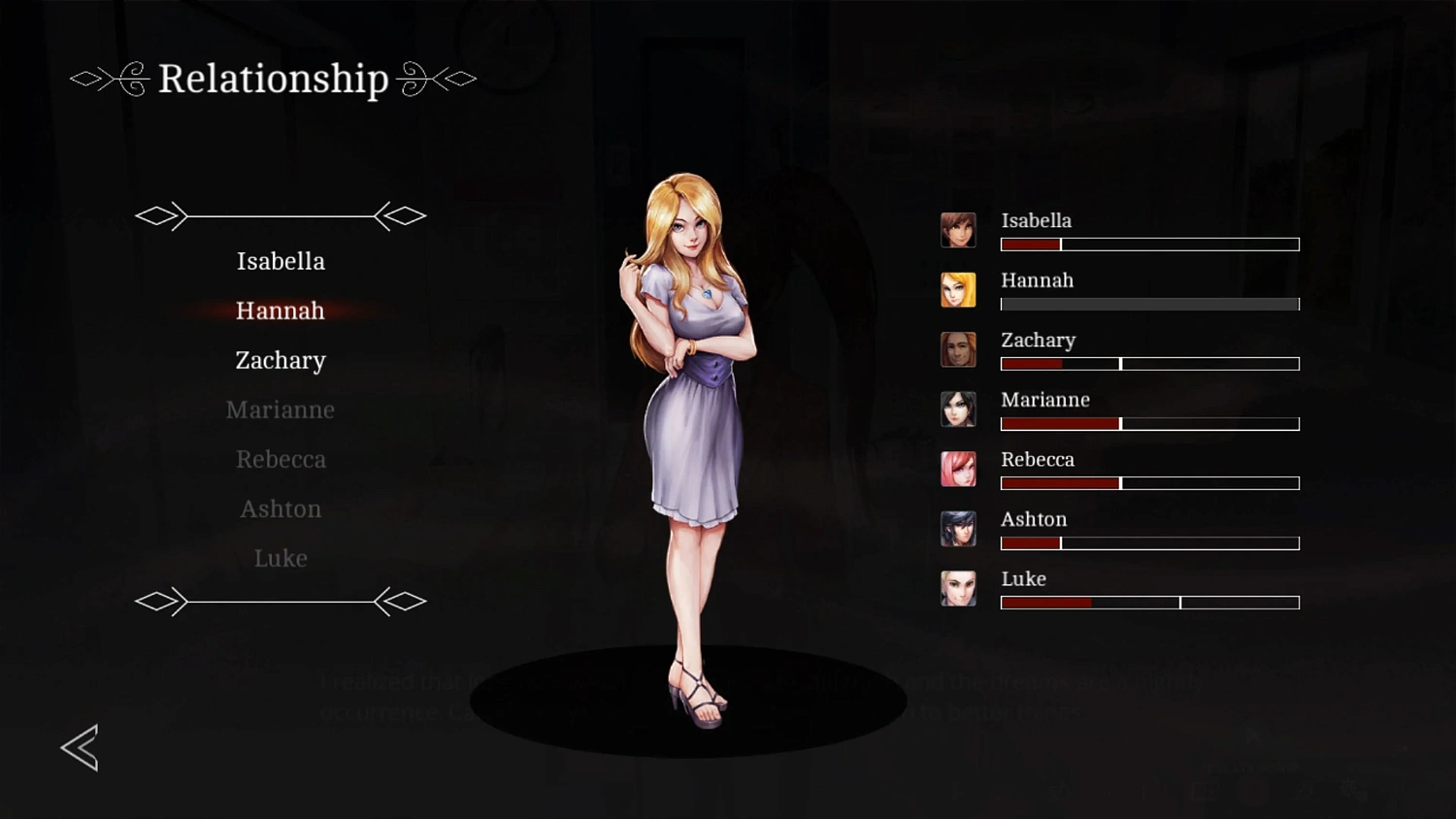This screenshot has height=819, width=1456.
Task: Click Rebecca's portrait icon
Action: pos(958,469)
